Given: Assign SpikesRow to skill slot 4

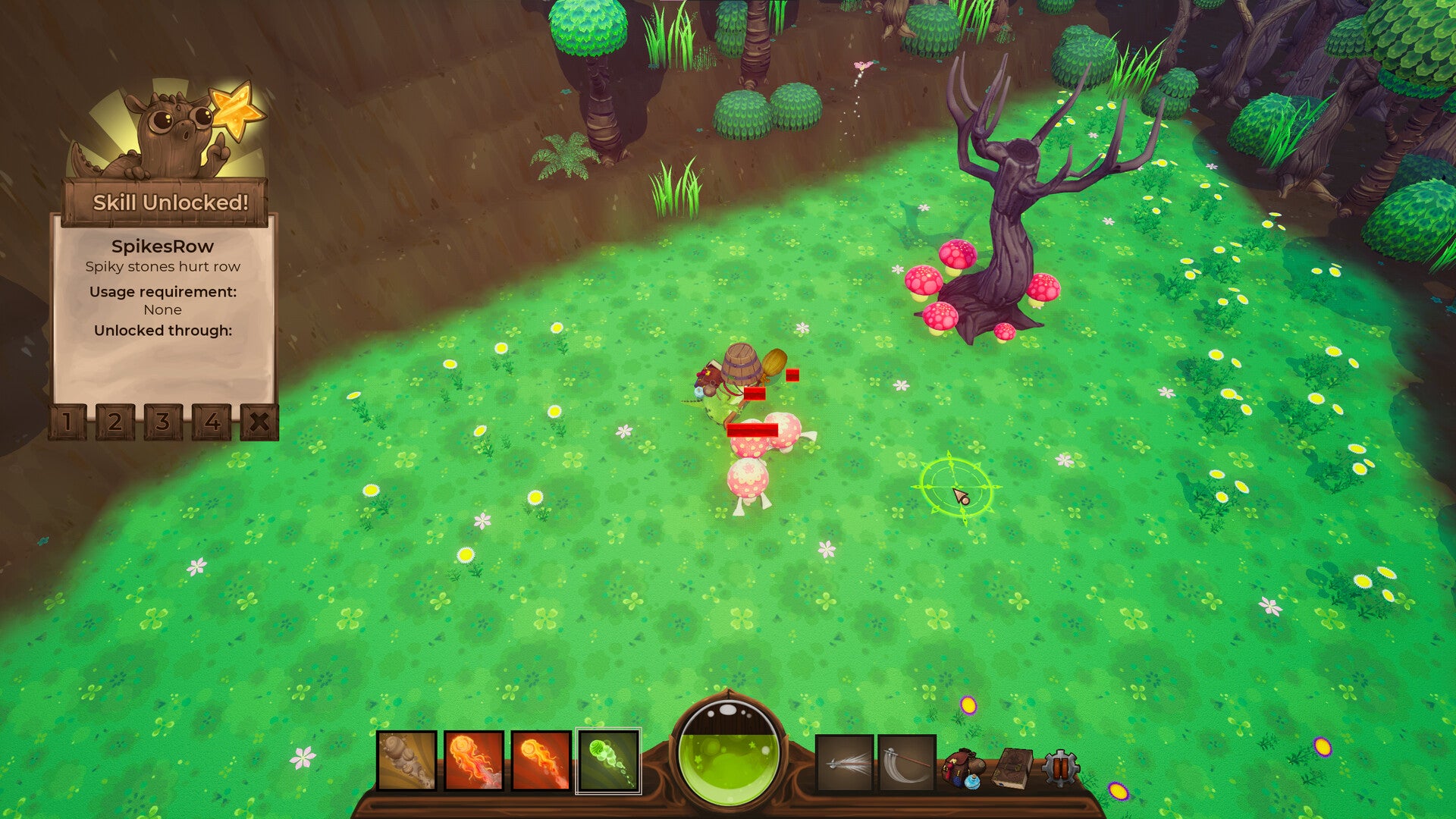Looking at the screenshot, I should point(212,422).
